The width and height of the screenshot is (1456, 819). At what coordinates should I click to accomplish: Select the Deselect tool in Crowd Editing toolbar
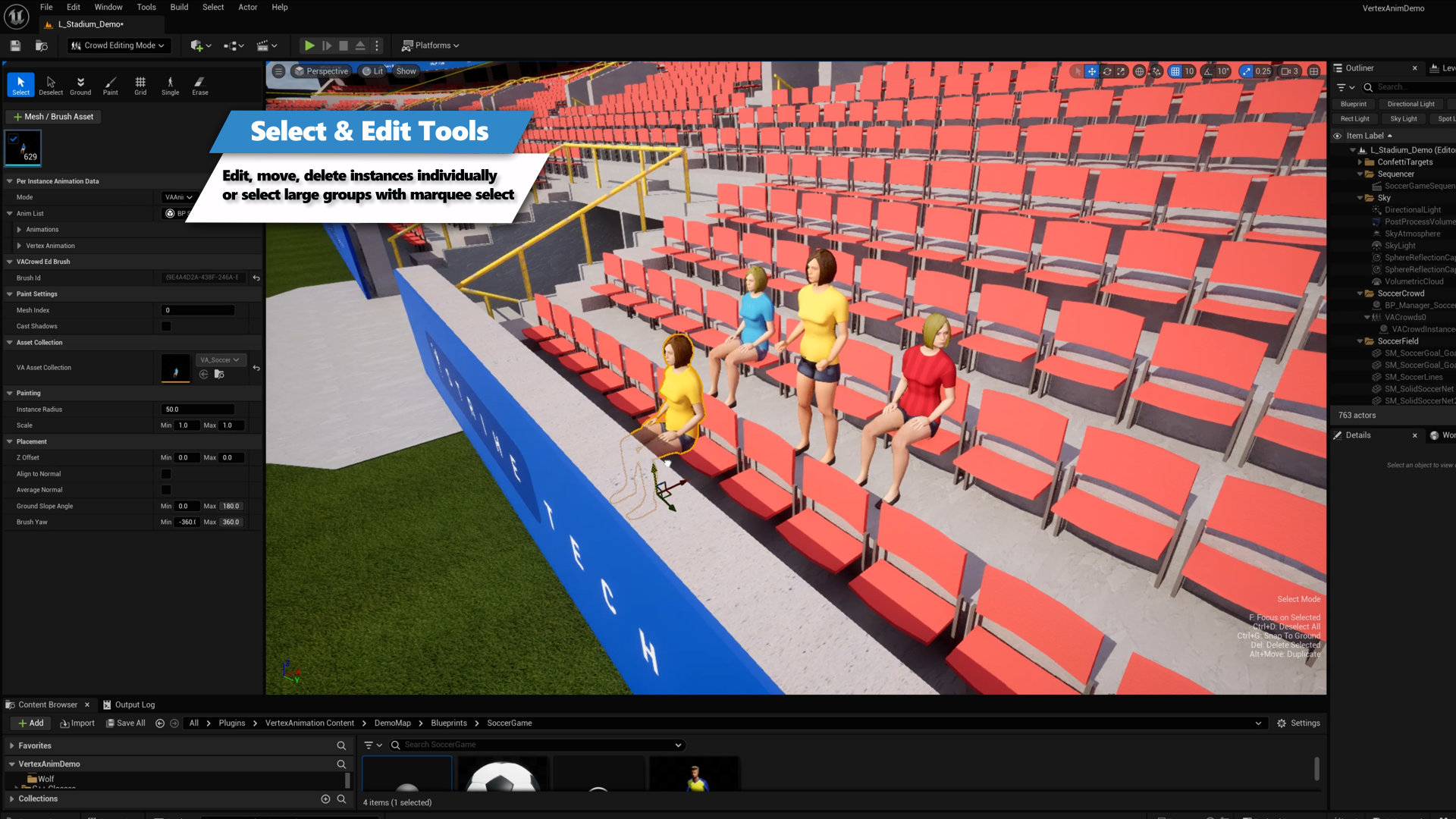click(51, 85)
